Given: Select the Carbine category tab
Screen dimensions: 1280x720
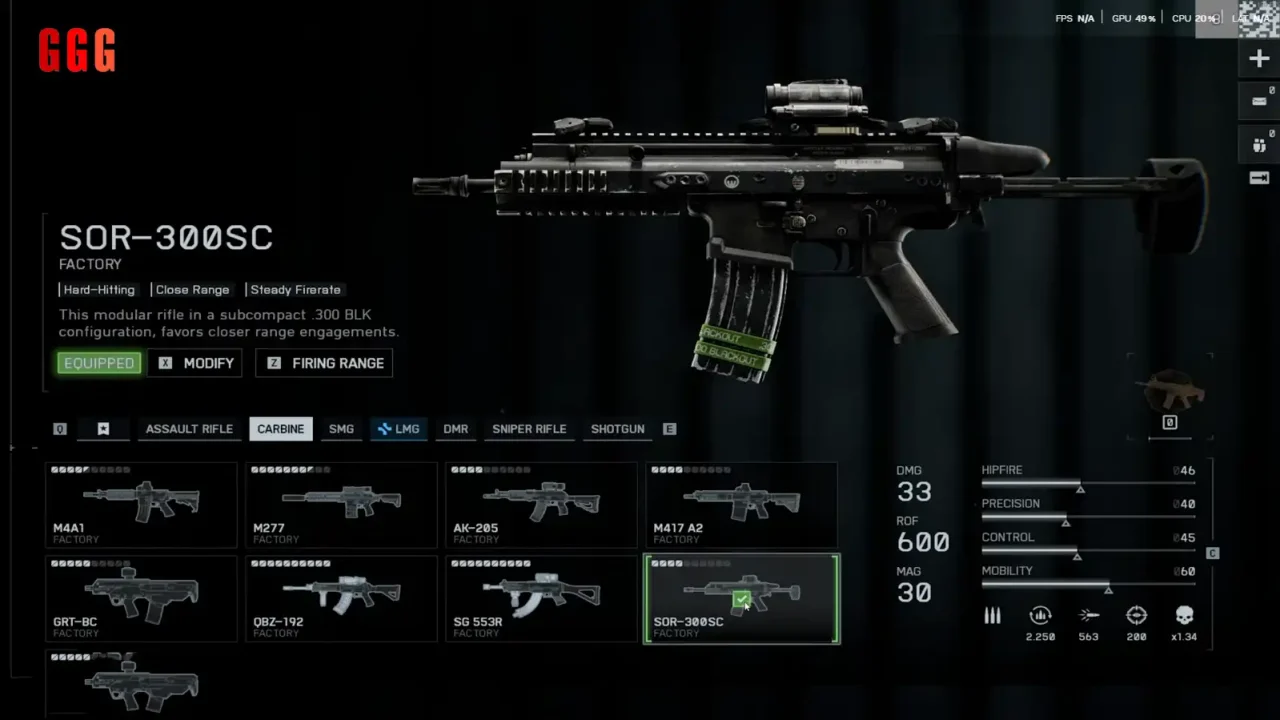Looking at the screenshot, I should point(281,429).
